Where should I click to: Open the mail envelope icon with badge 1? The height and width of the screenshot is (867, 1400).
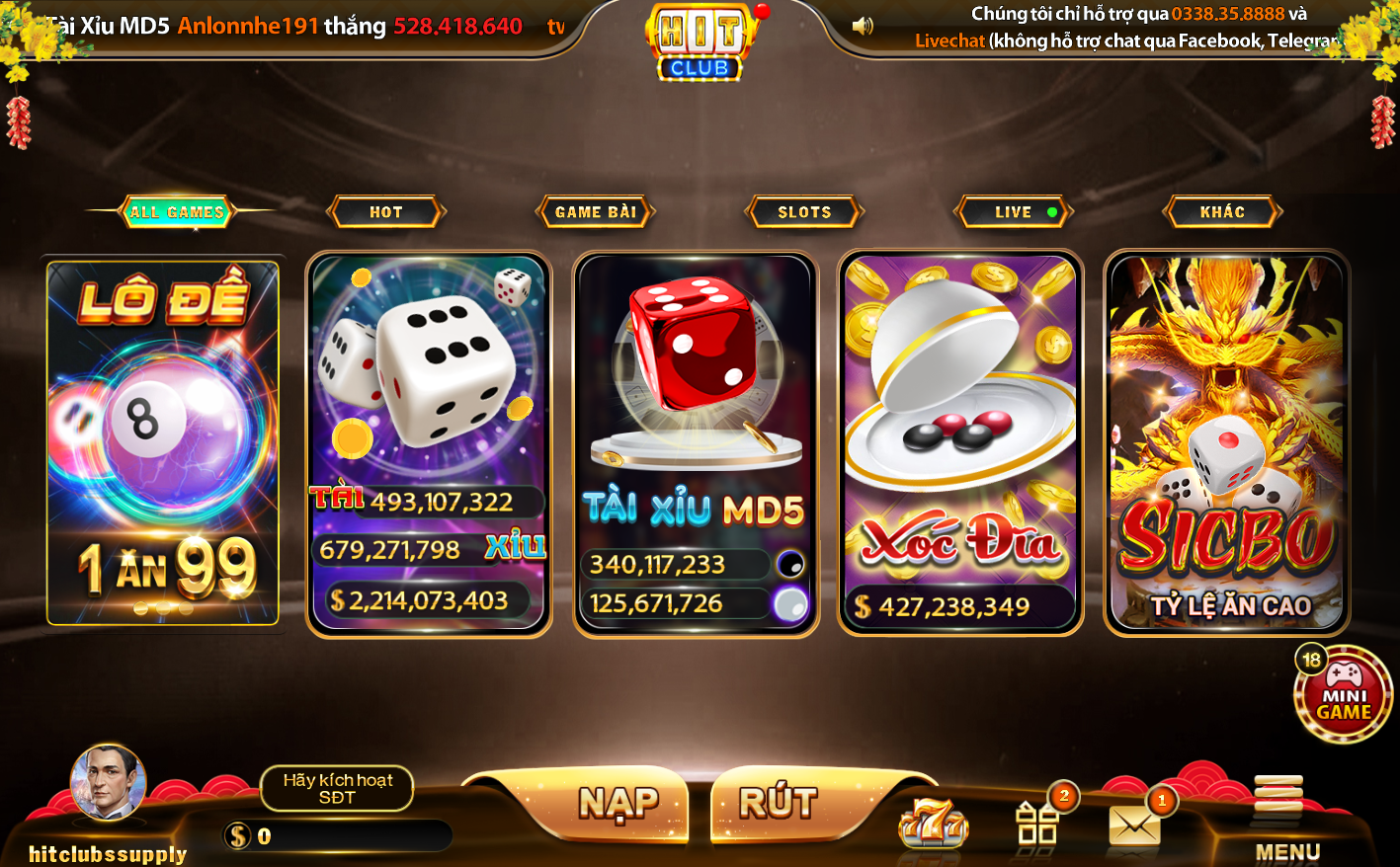(x=1132, y=826)
